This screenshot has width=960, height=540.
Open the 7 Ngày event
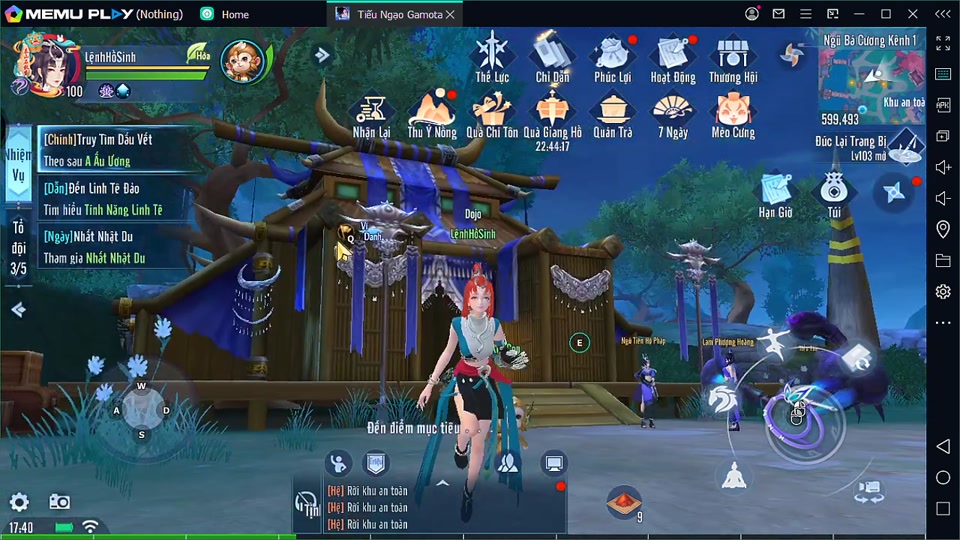pos(672,113)
